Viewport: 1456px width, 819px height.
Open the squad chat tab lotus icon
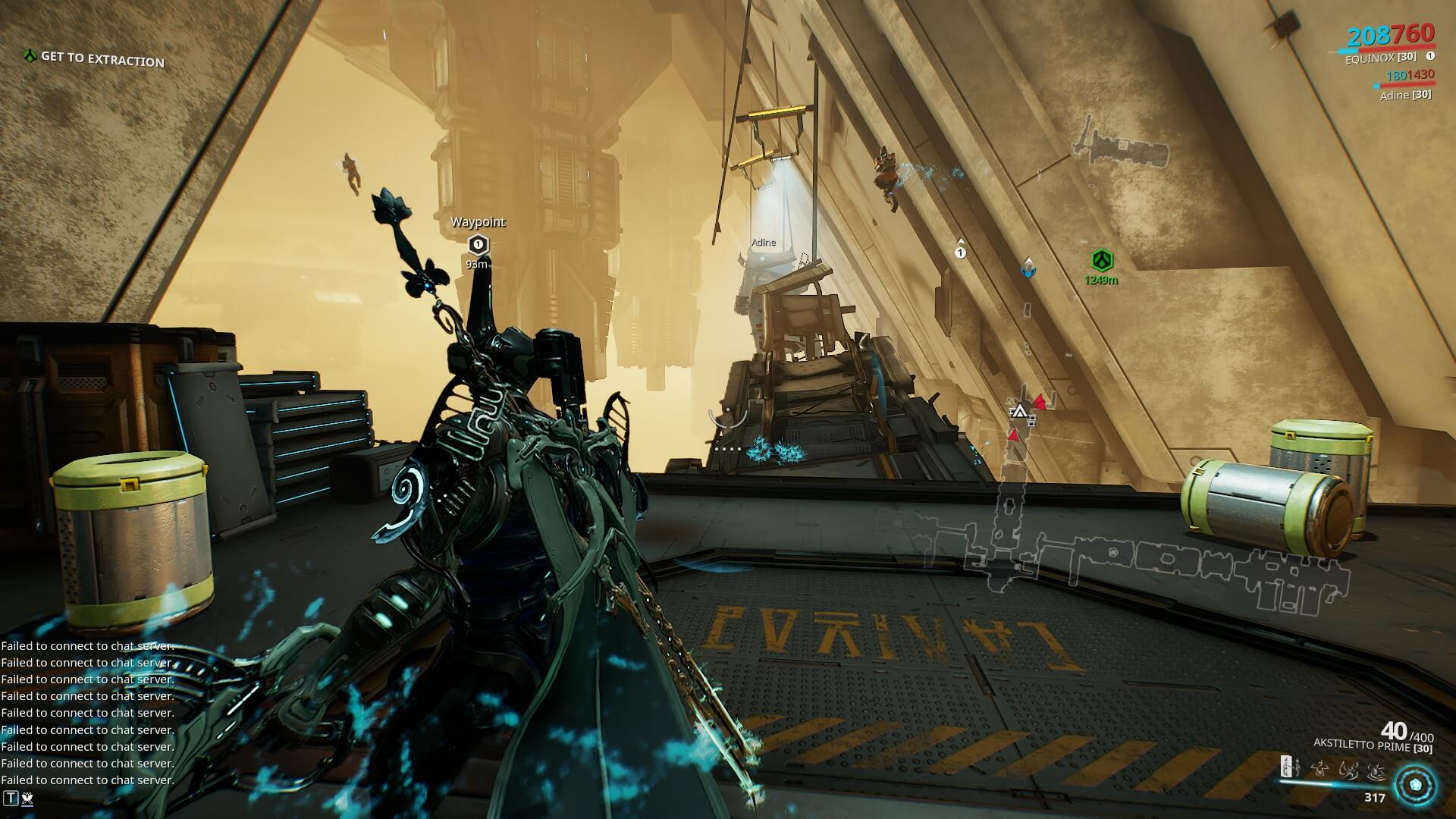point(27,797)
